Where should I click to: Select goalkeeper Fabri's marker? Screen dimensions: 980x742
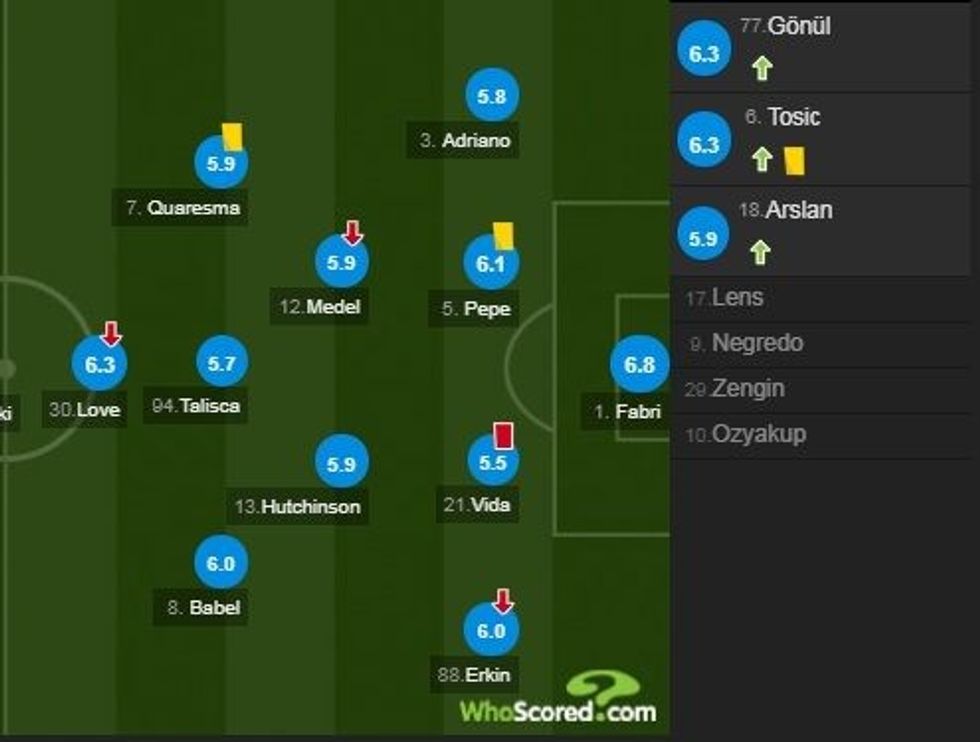pyautogui.click(x=639, y=366)
